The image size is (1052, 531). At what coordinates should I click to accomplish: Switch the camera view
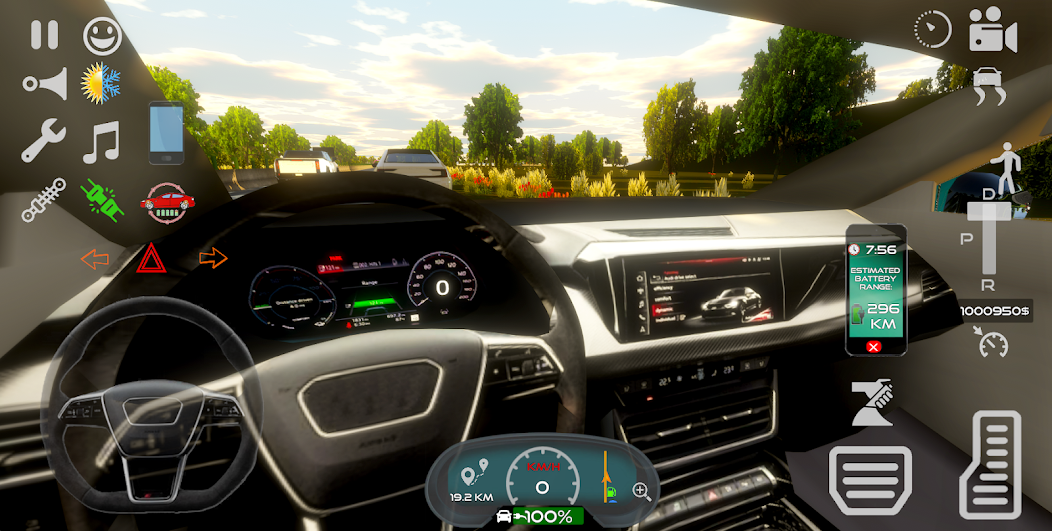[x=992, y=31]
